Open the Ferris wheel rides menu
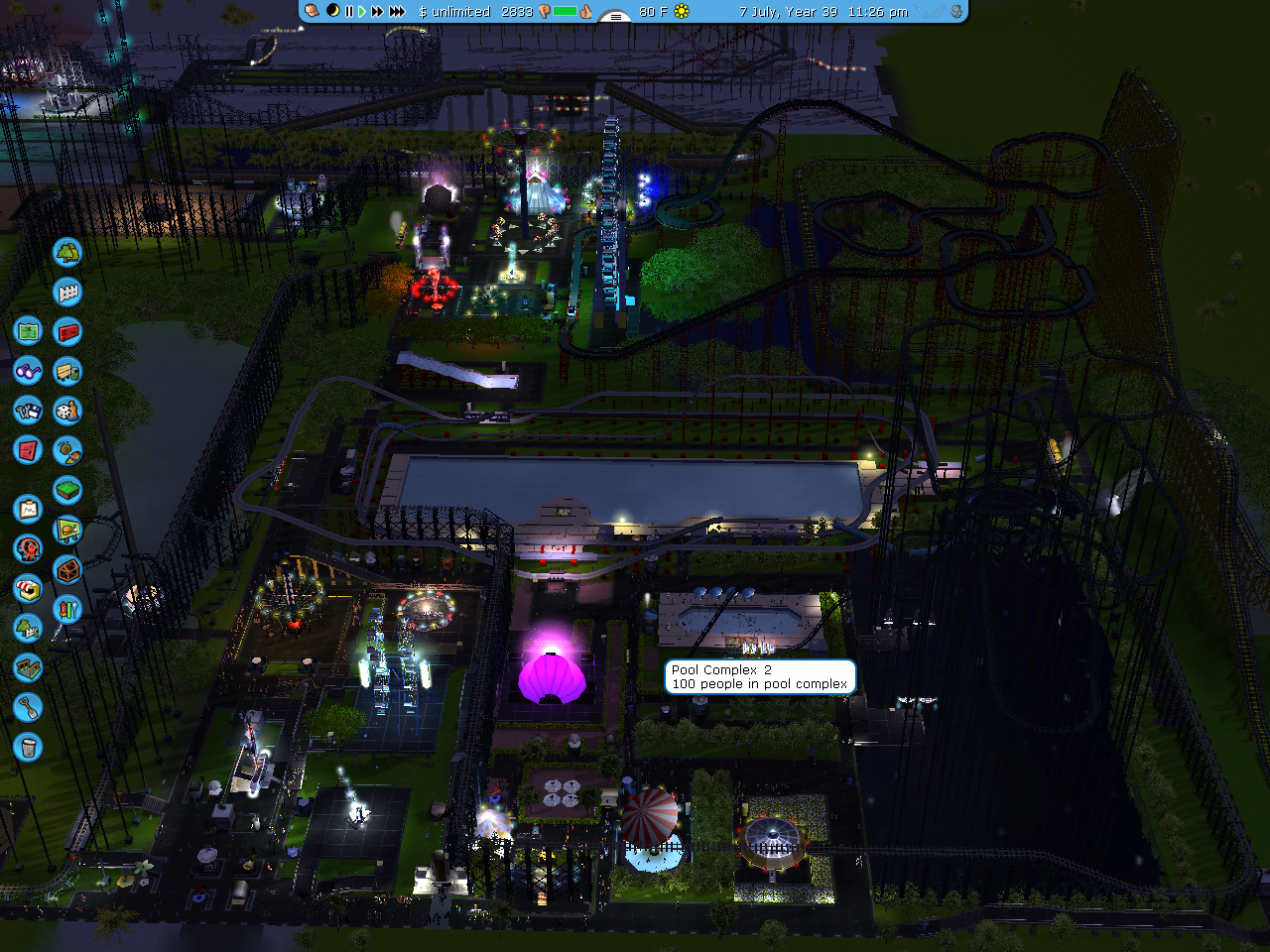 28,548
